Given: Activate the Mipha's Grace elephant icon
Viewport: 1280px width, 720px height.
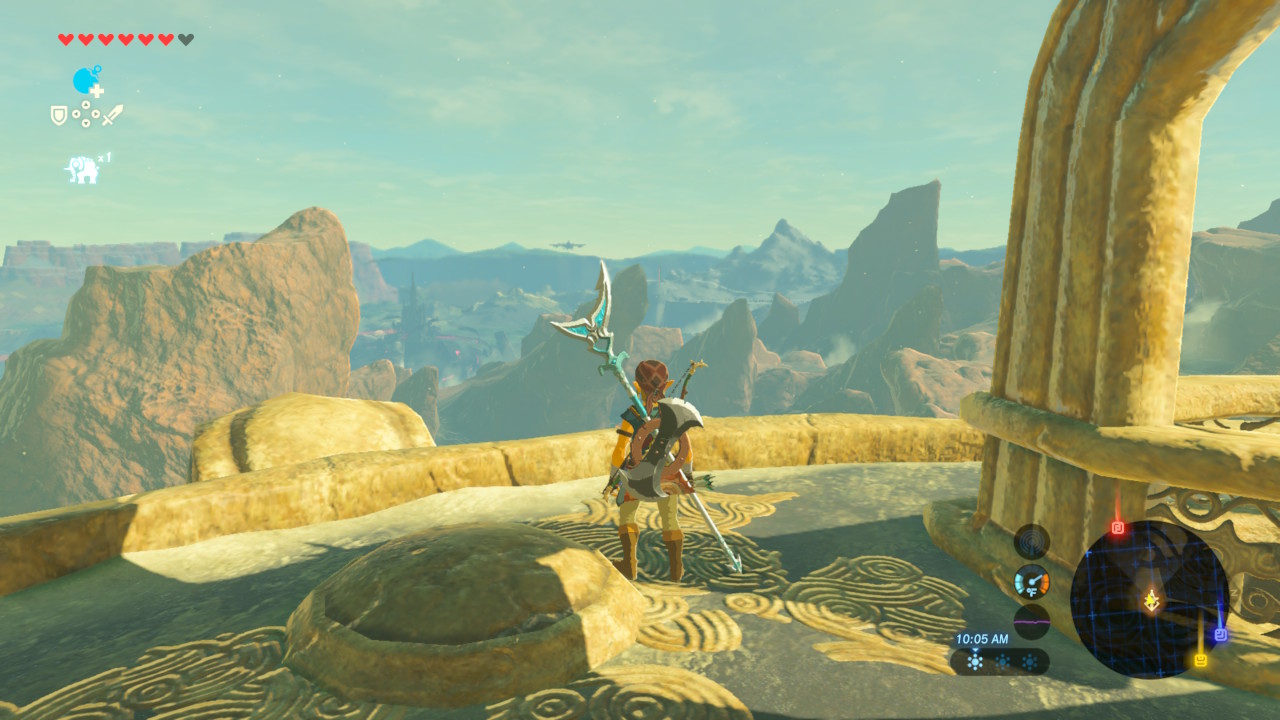Looking at the screenshot, I should [x=84, y=169].
